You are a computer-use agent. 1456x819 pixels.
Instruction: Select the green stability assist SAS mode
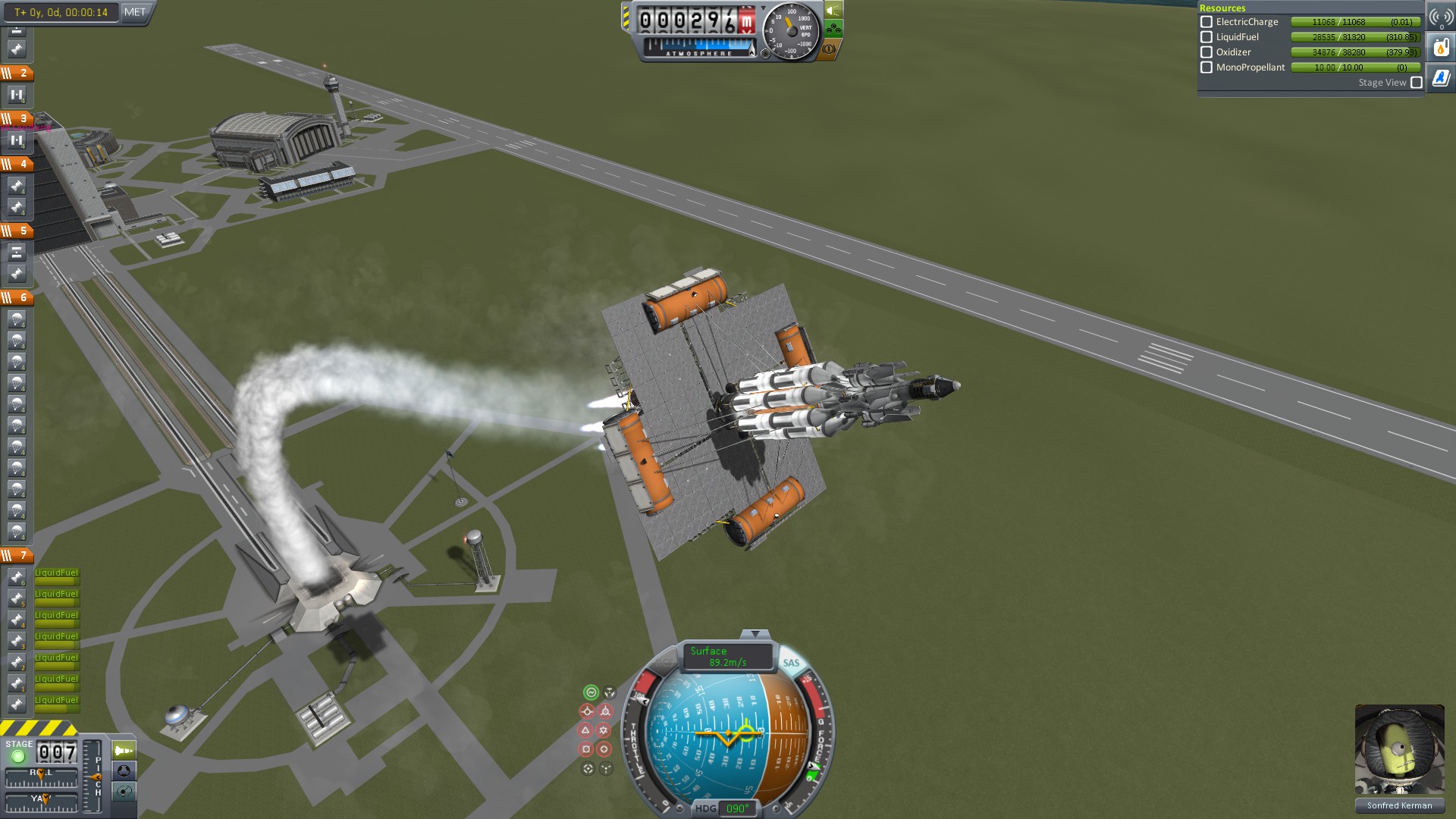(x=591, y=692)
